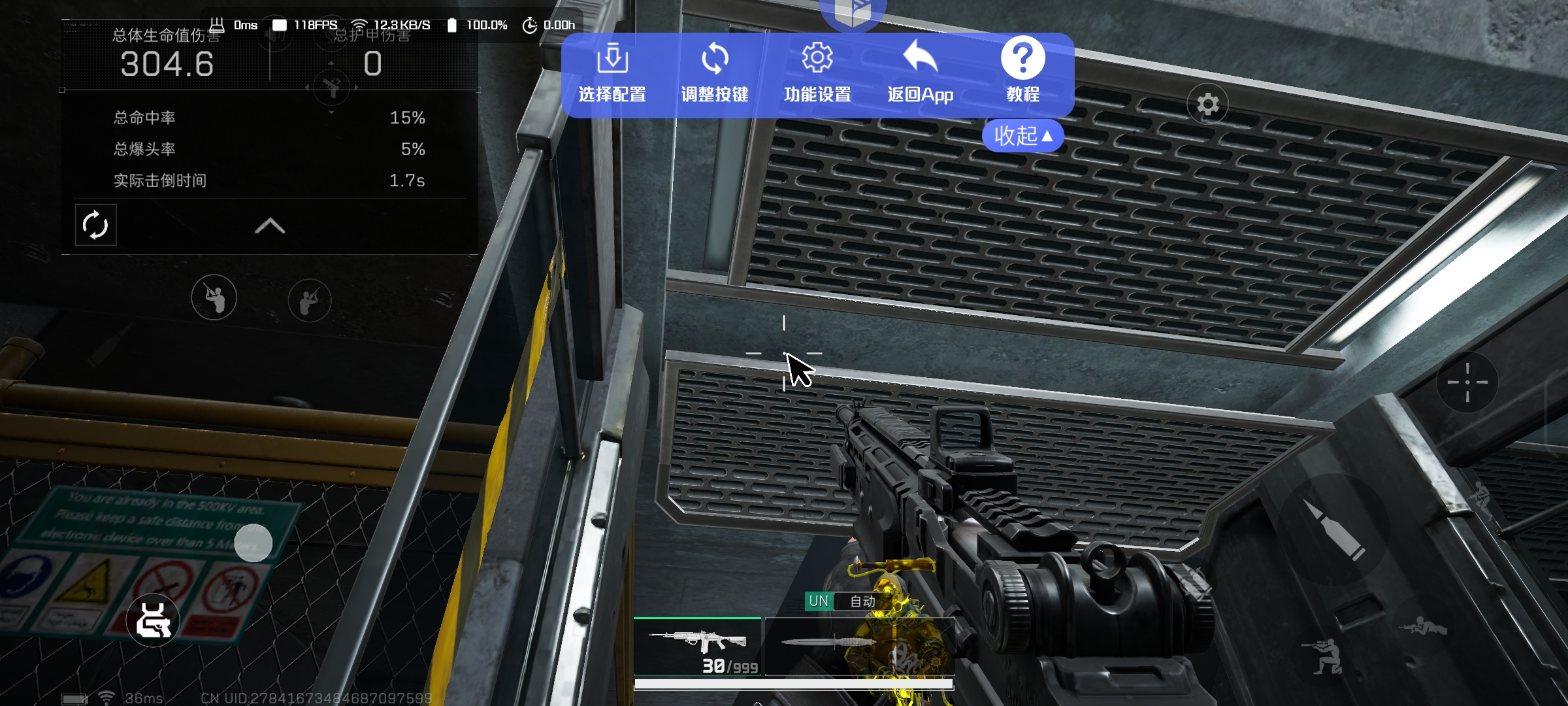
Task: Reset damage stats with the refresh button
Action: point(95,226)
